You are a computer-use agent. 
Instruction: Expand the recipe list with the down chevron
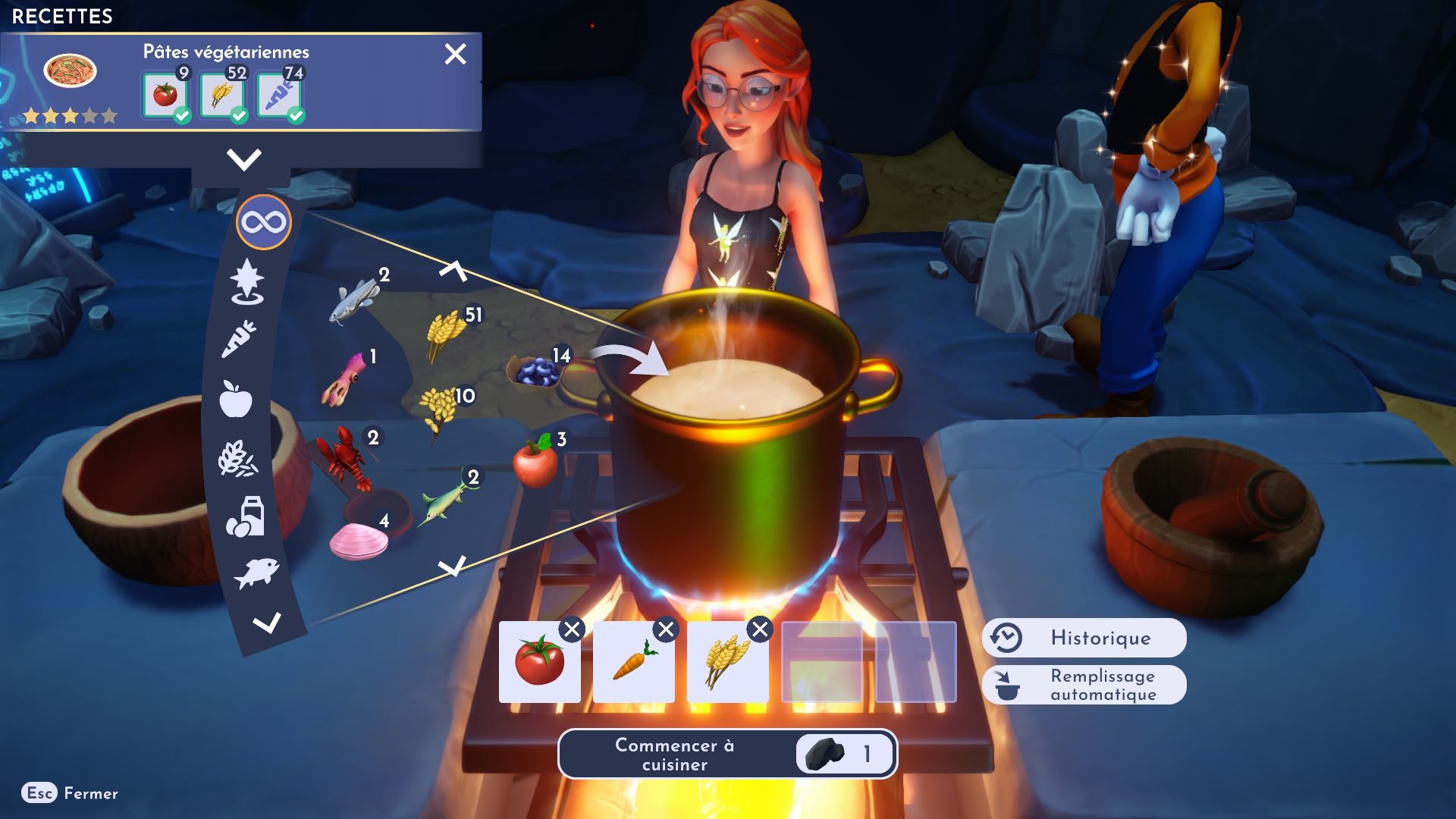point(243,159)
